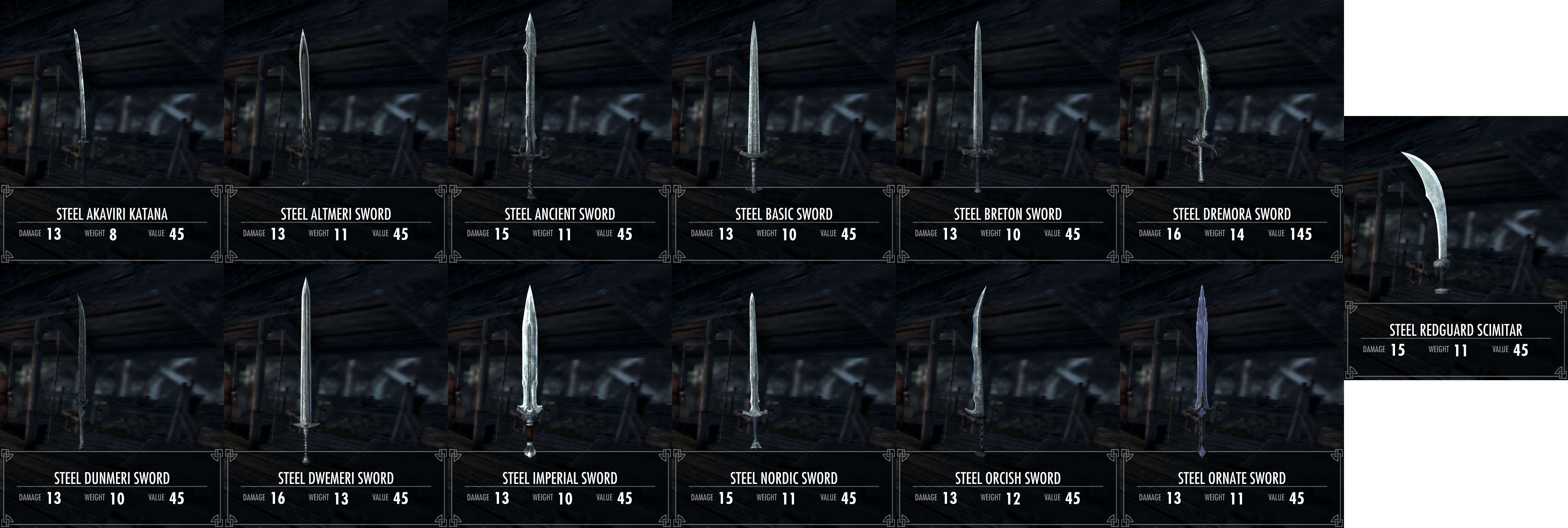This screenshot has width=1568, height=528.
Task: Select the Steel Nordic Sword panel
Action: point(784,396)
